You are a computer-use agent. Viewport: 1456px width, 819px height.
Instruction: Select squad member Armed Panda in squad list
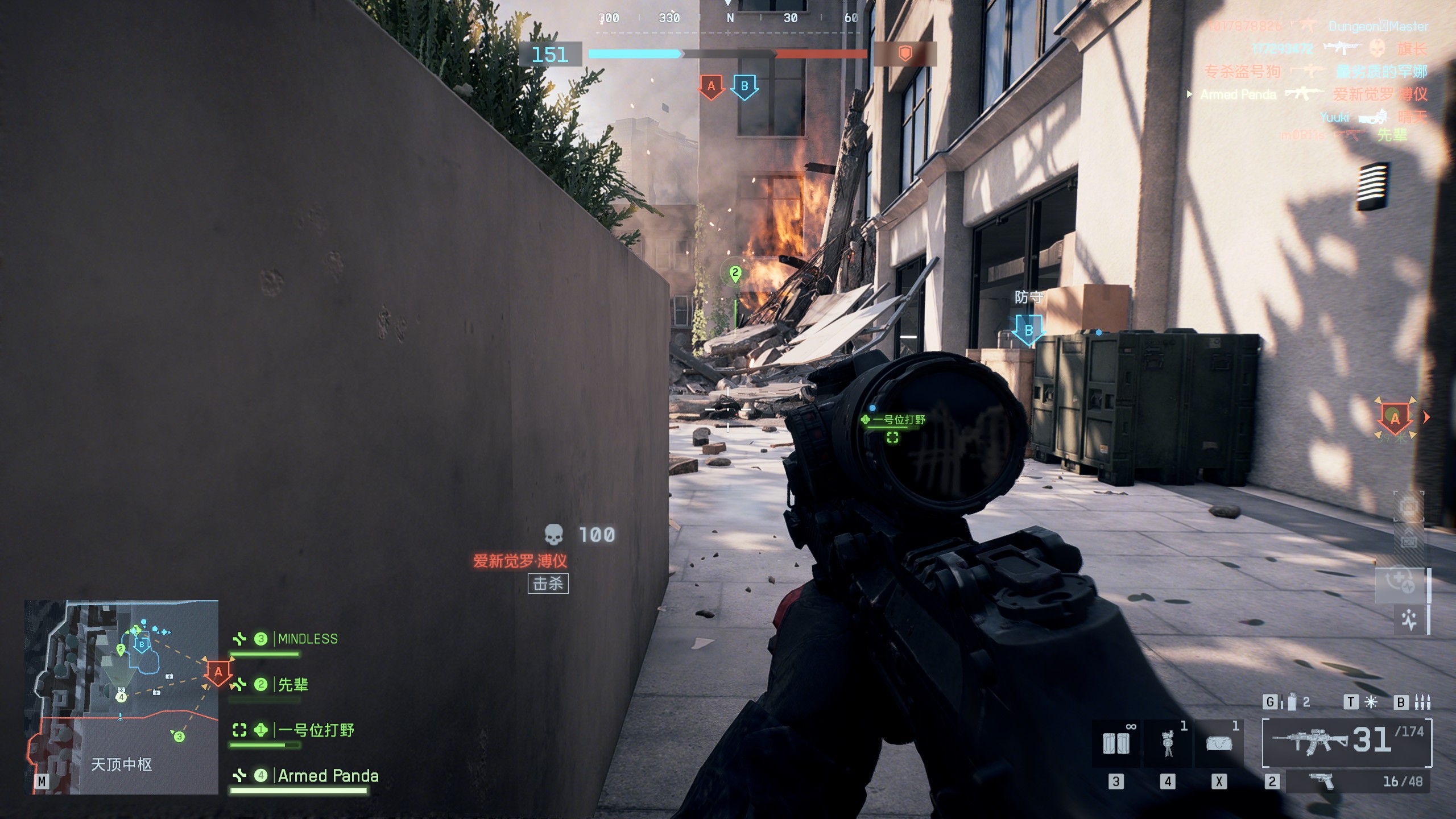click(328, 775)
